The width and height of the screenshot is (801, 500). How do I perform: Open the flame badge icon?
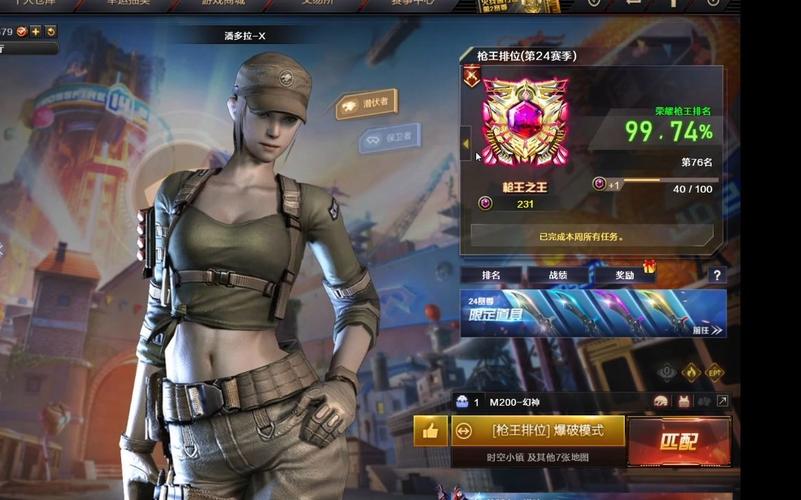(690, 372)
